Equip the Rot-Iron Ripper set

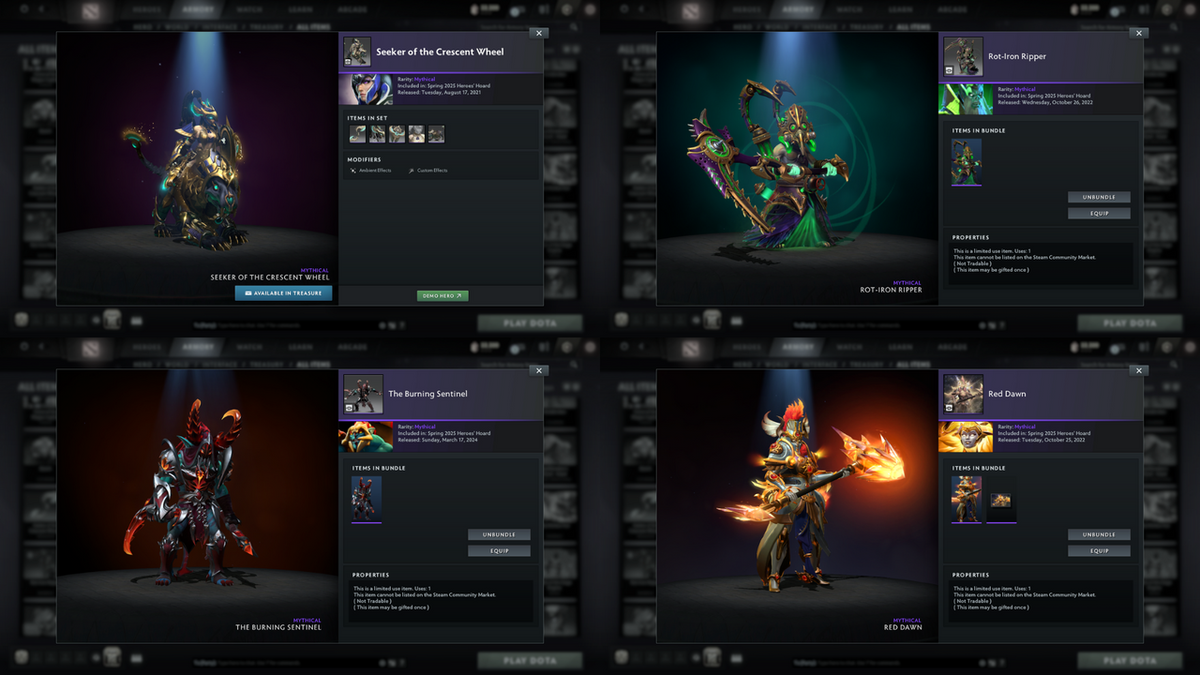click(1099, 213)
